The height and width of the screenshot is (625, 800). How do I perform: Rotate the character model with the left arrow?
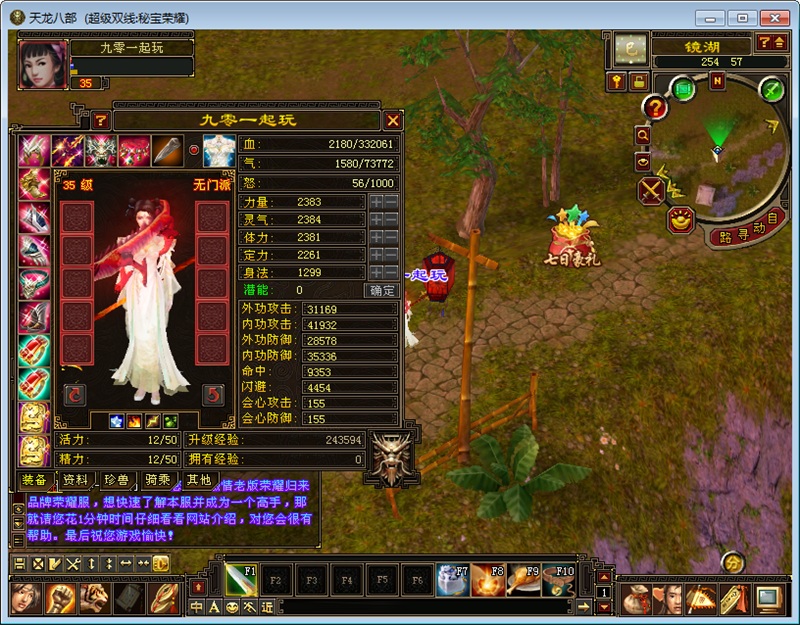75,394
